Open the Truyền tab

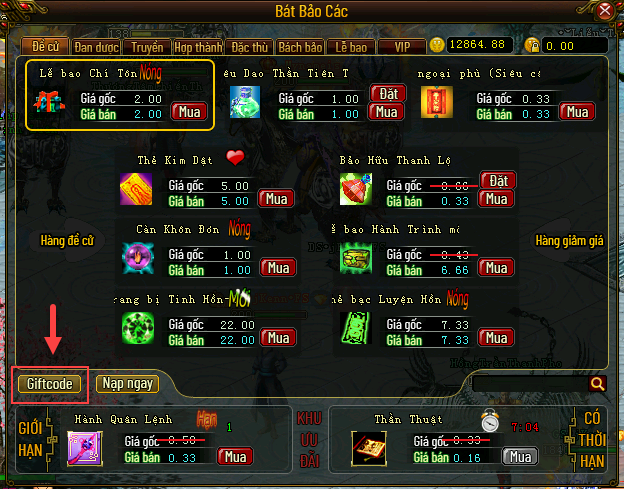tap(149, 46)
